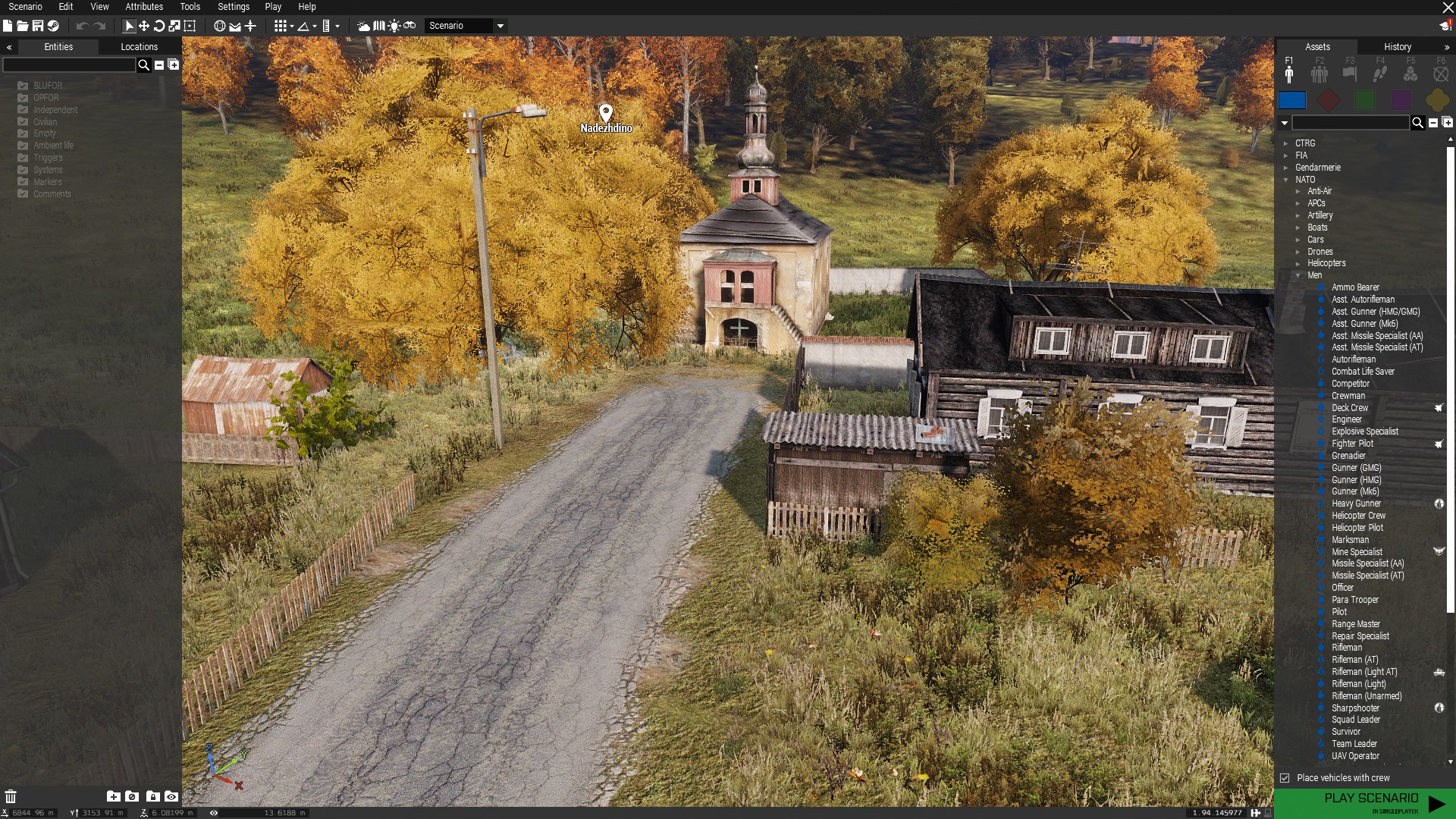The image size is (1456, 819).
Task: Open the Attributes menu
Action: [144, 7]
